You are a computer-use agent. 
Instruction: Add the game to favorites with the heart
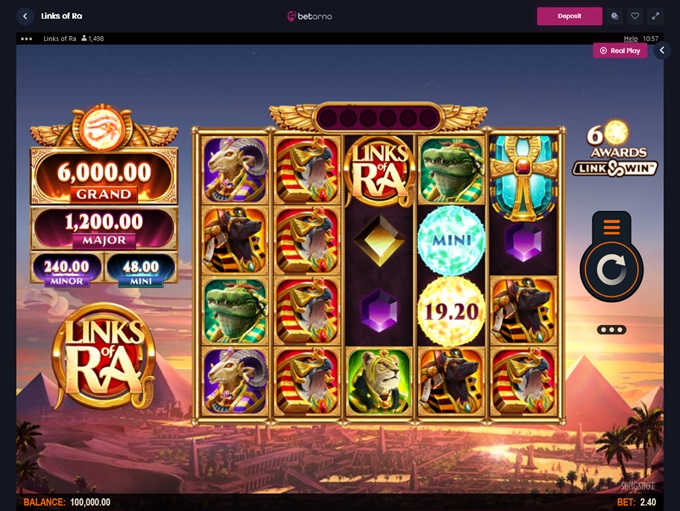(635, 16)
